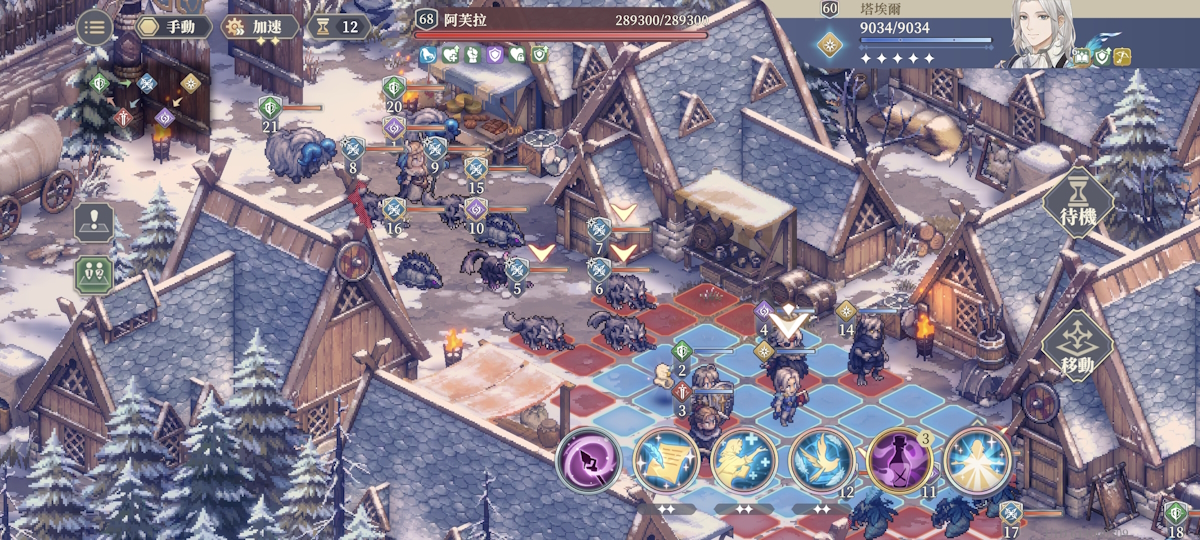Screen dimensions: 1200x540
Task: Activate the golden bird feather skill
Action: pos(822,462)
